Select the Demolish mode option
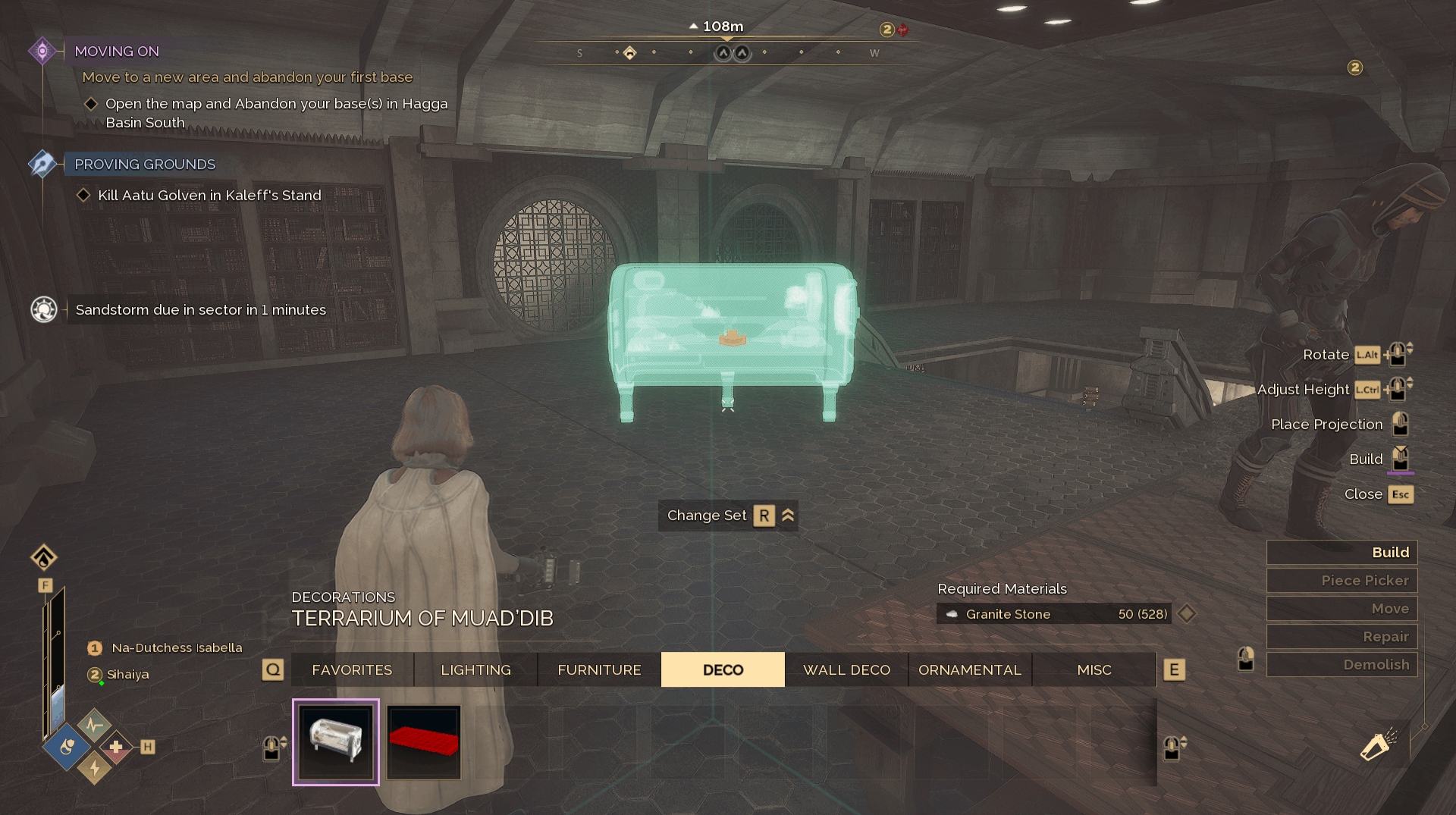 (x=1341, y=665)
